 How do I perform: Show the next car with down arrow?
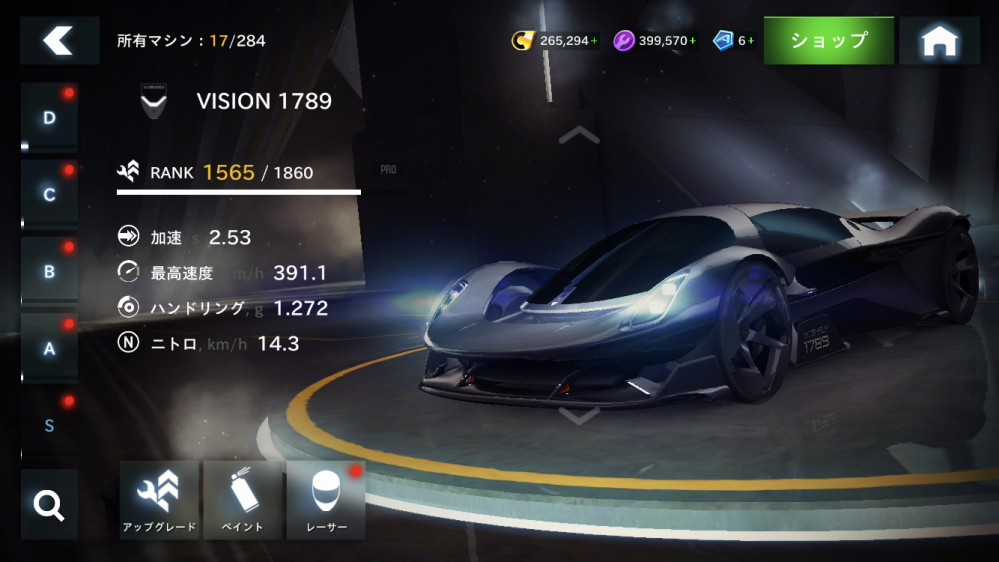tap(579, 415)
